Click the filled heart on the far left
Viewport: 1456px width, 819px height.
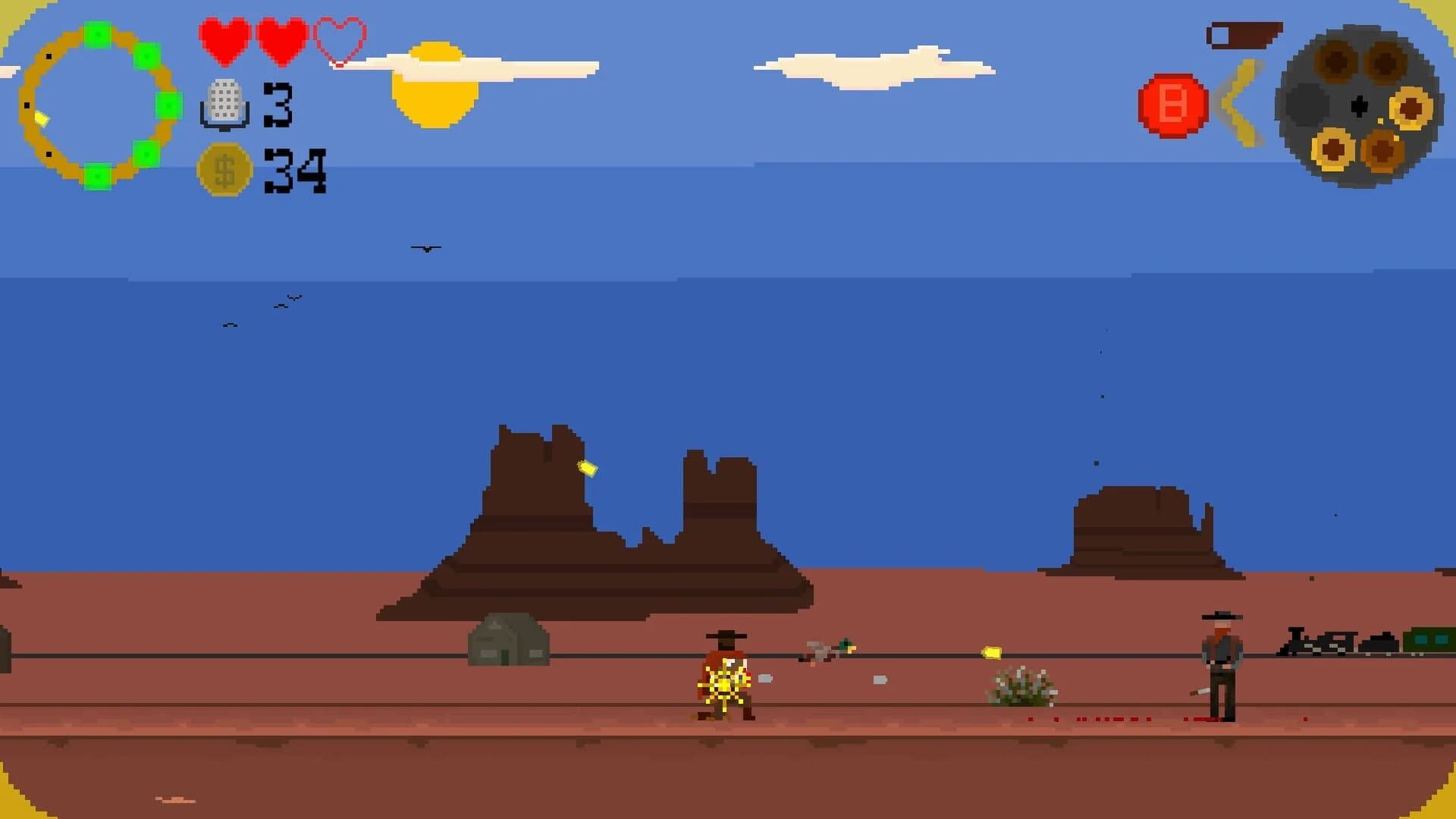[x=223, y=42]
